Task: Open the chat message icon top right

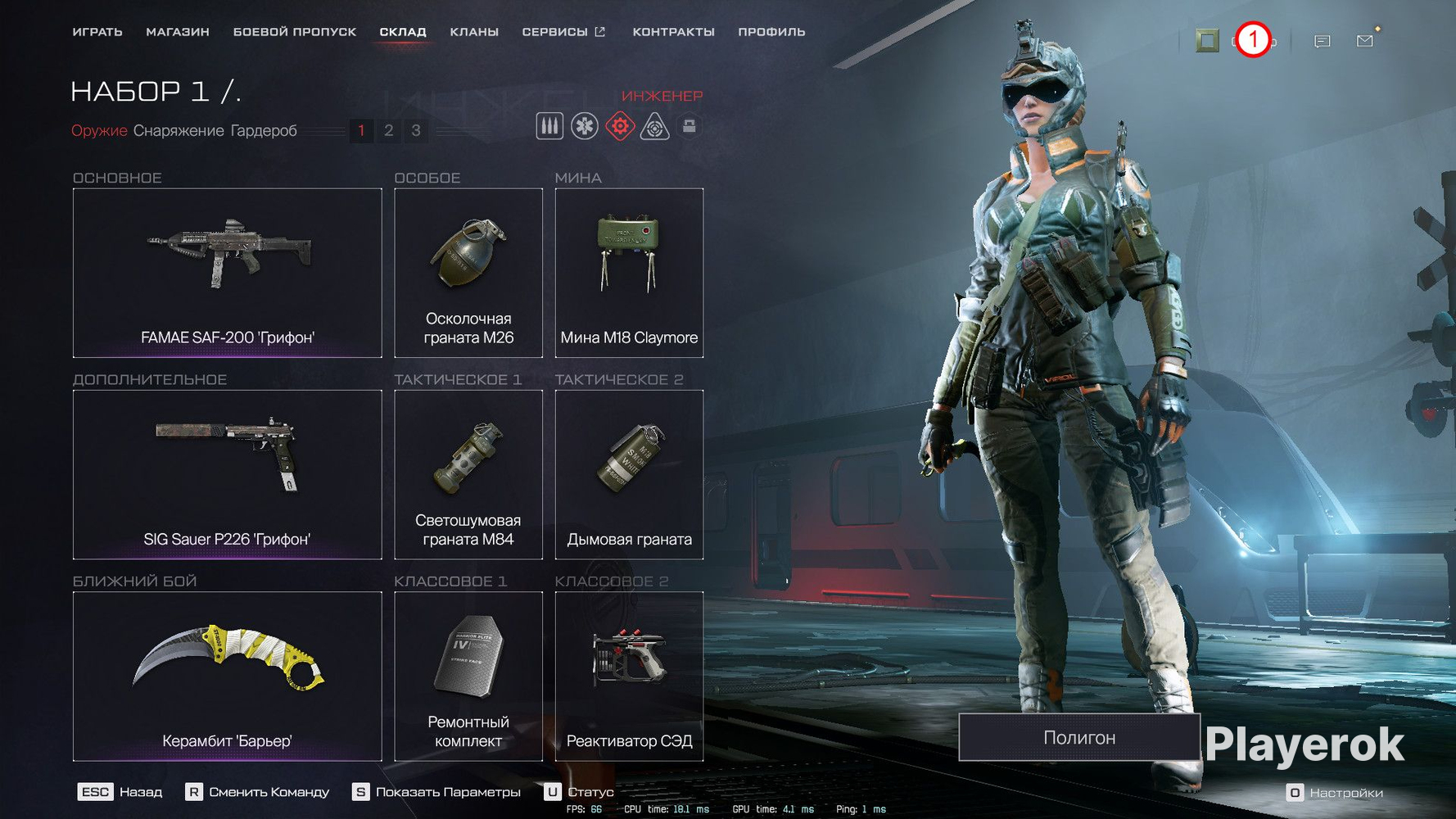Action: tap(1321, 40)
